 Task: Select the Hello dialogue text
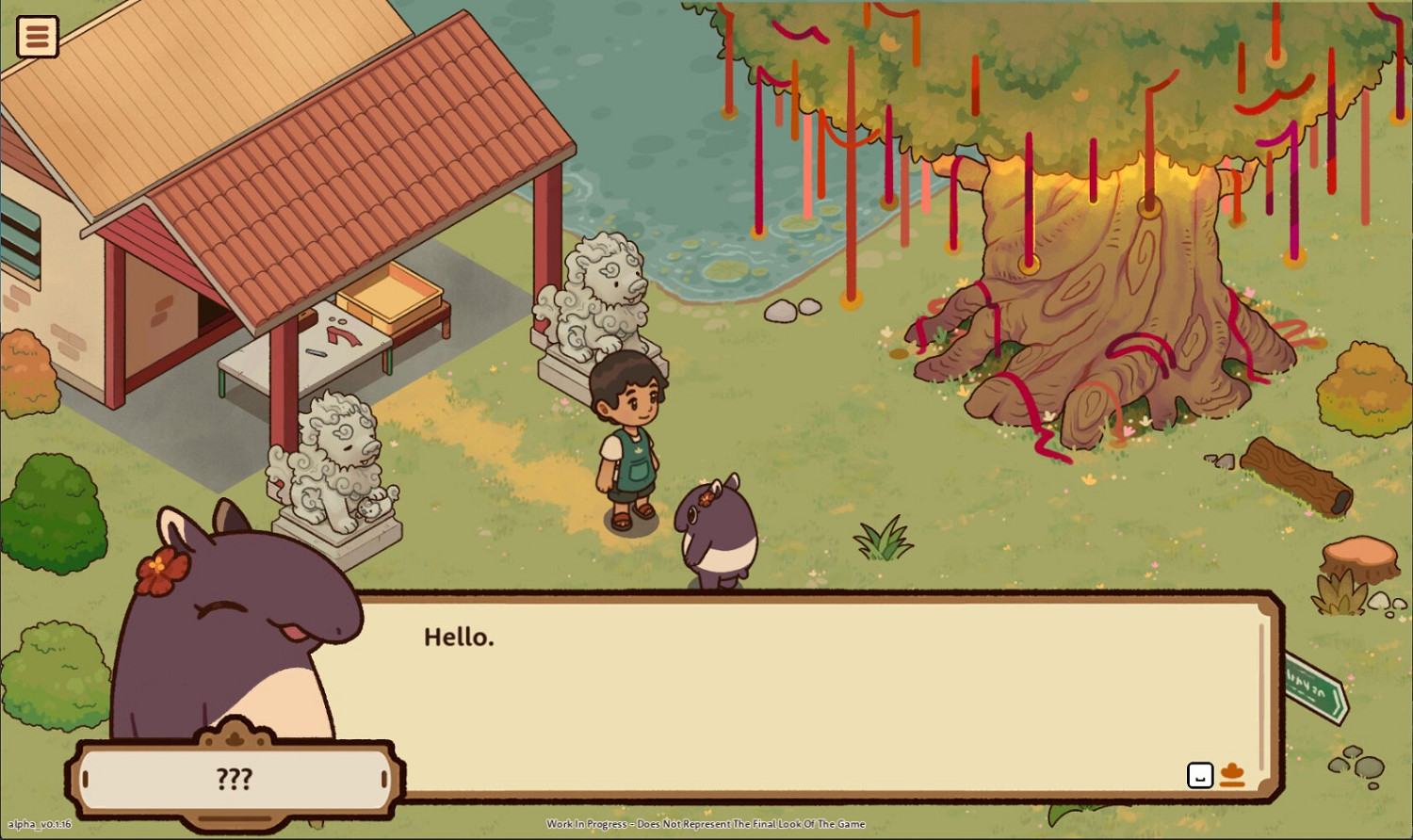(x=461, y=637)
